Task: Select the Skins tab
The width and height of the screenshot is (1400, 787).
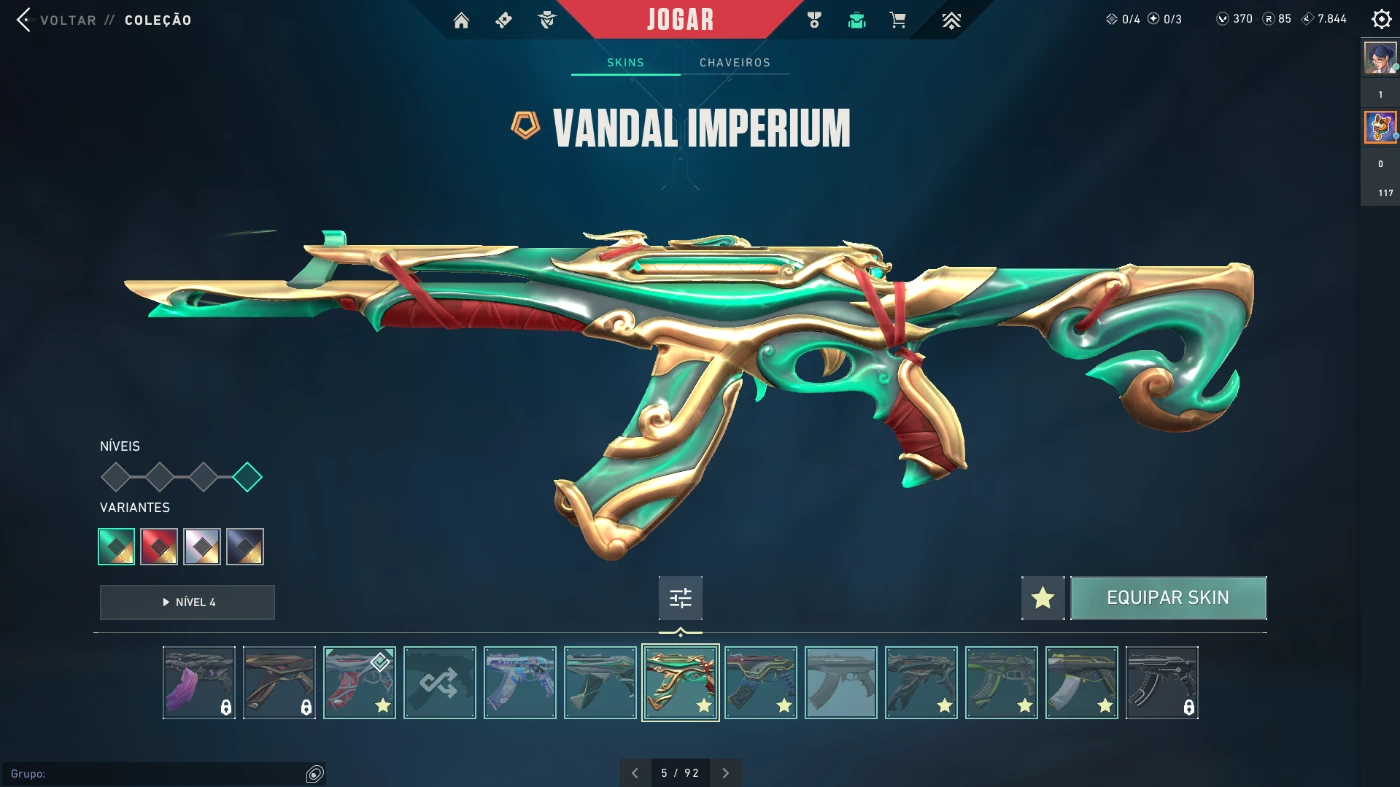Action: pos(626,63)
